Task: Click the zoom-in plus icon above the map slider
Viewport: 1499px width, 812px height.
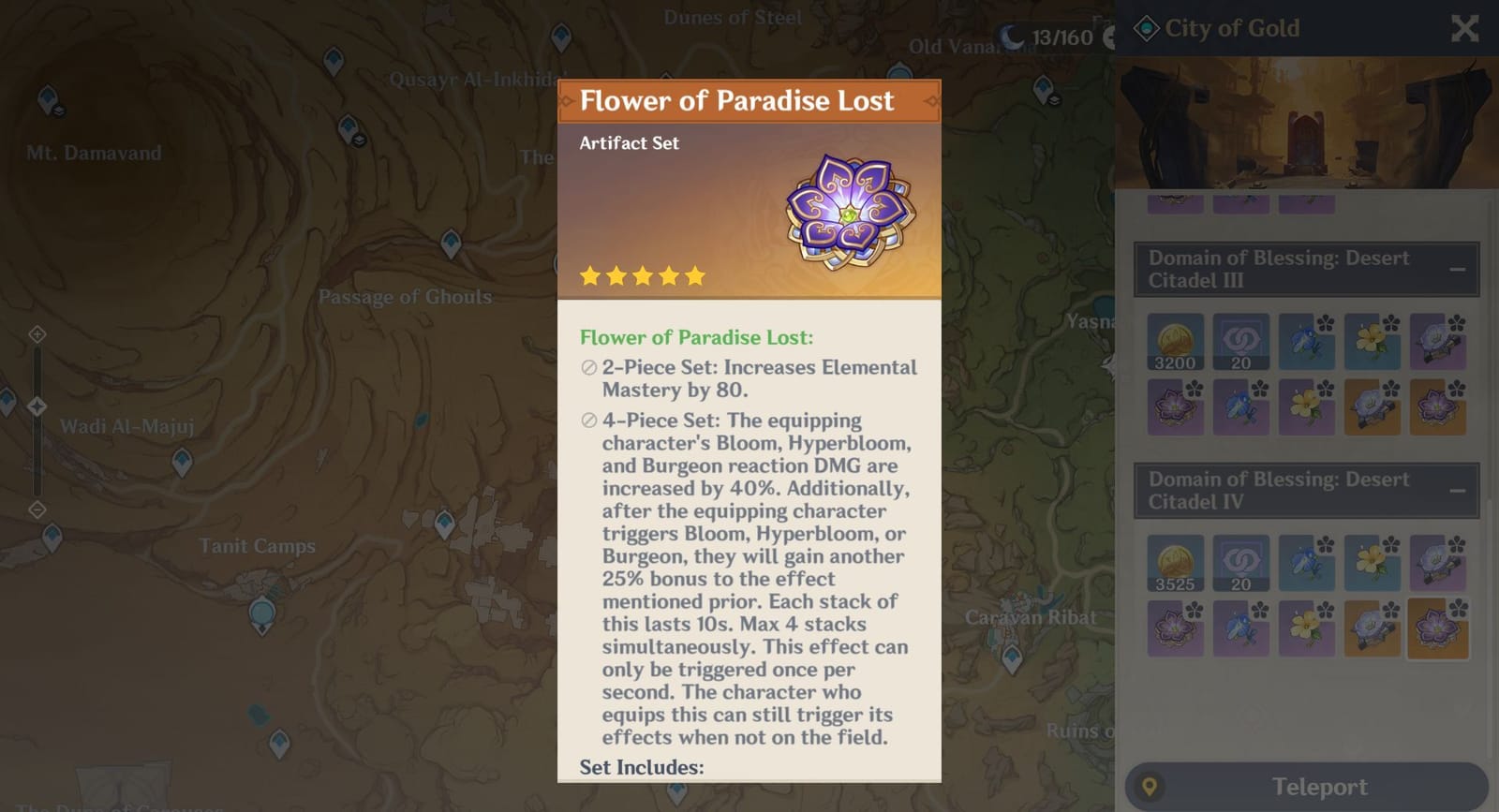Action: 37,333
